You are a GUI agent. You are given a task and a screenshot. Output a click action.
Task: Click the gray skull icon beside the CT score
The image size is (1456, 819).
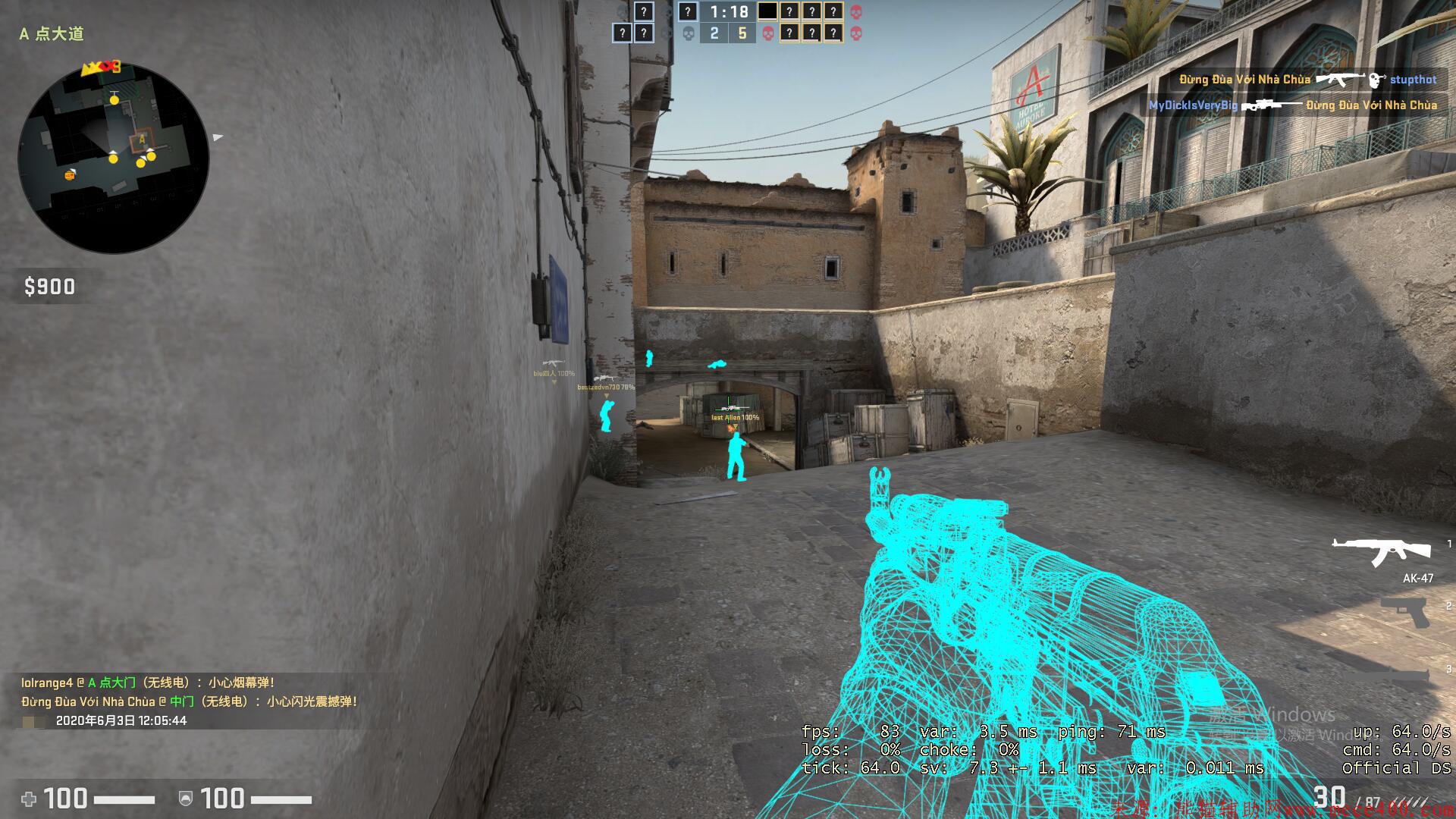[688, 33]
